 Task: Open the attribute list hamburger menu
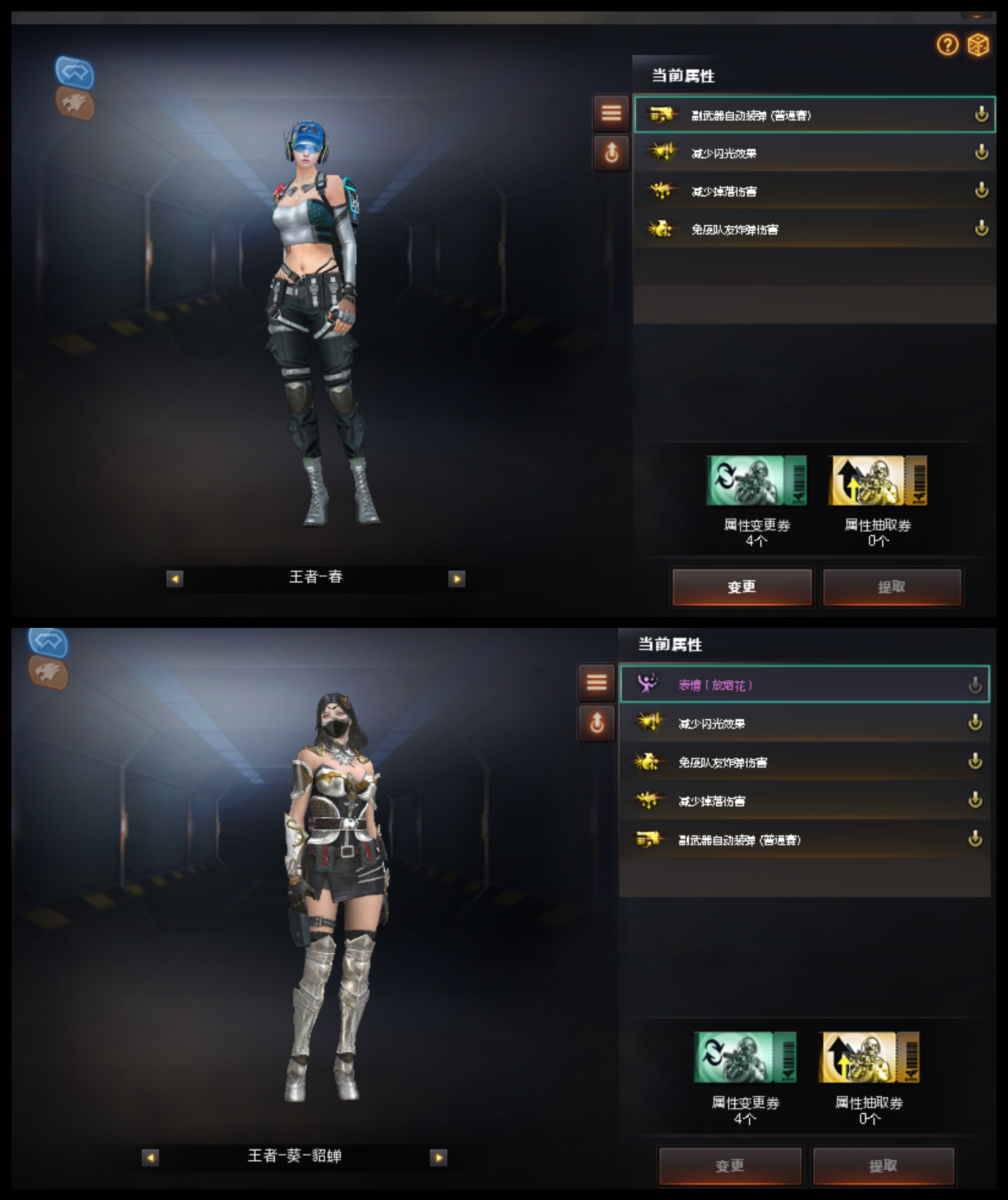click(610, 113)
